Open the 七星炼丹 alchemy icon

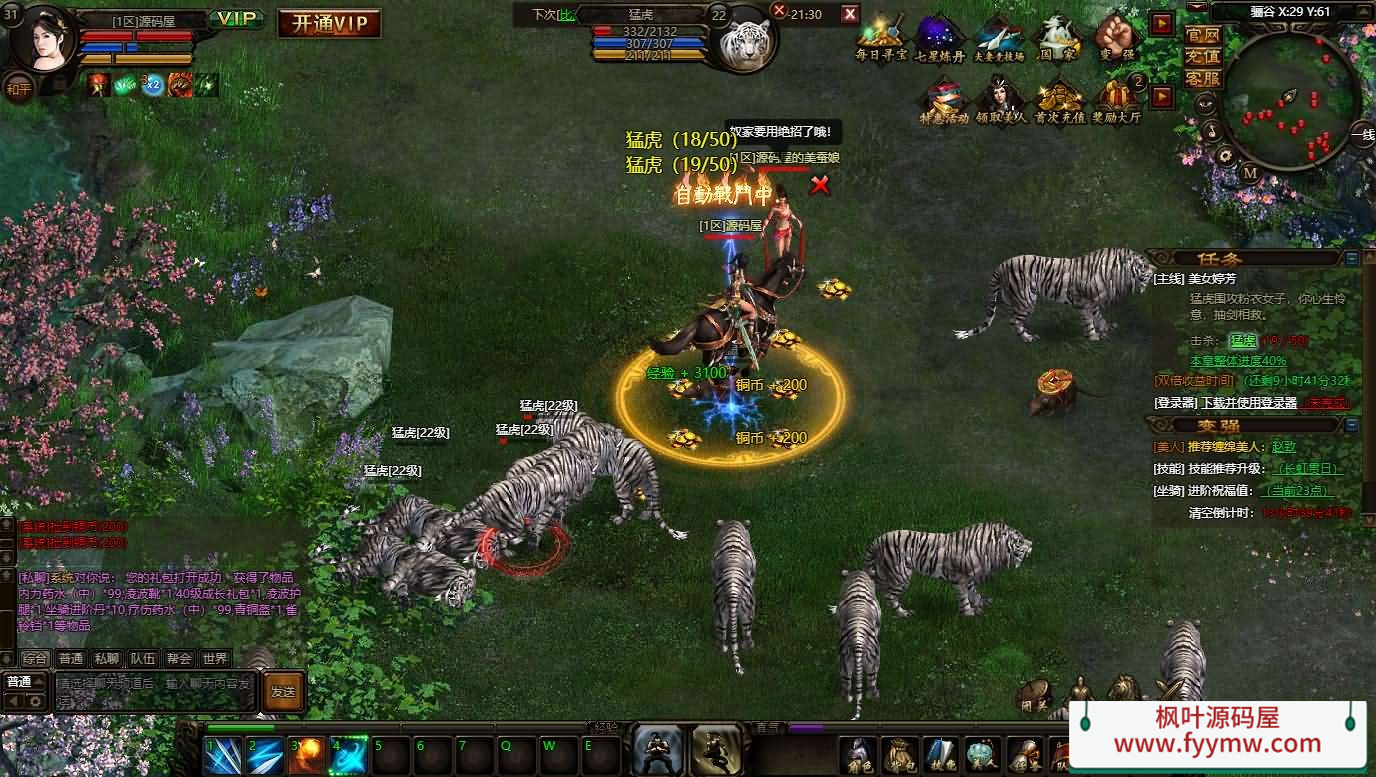click(939, 36)
